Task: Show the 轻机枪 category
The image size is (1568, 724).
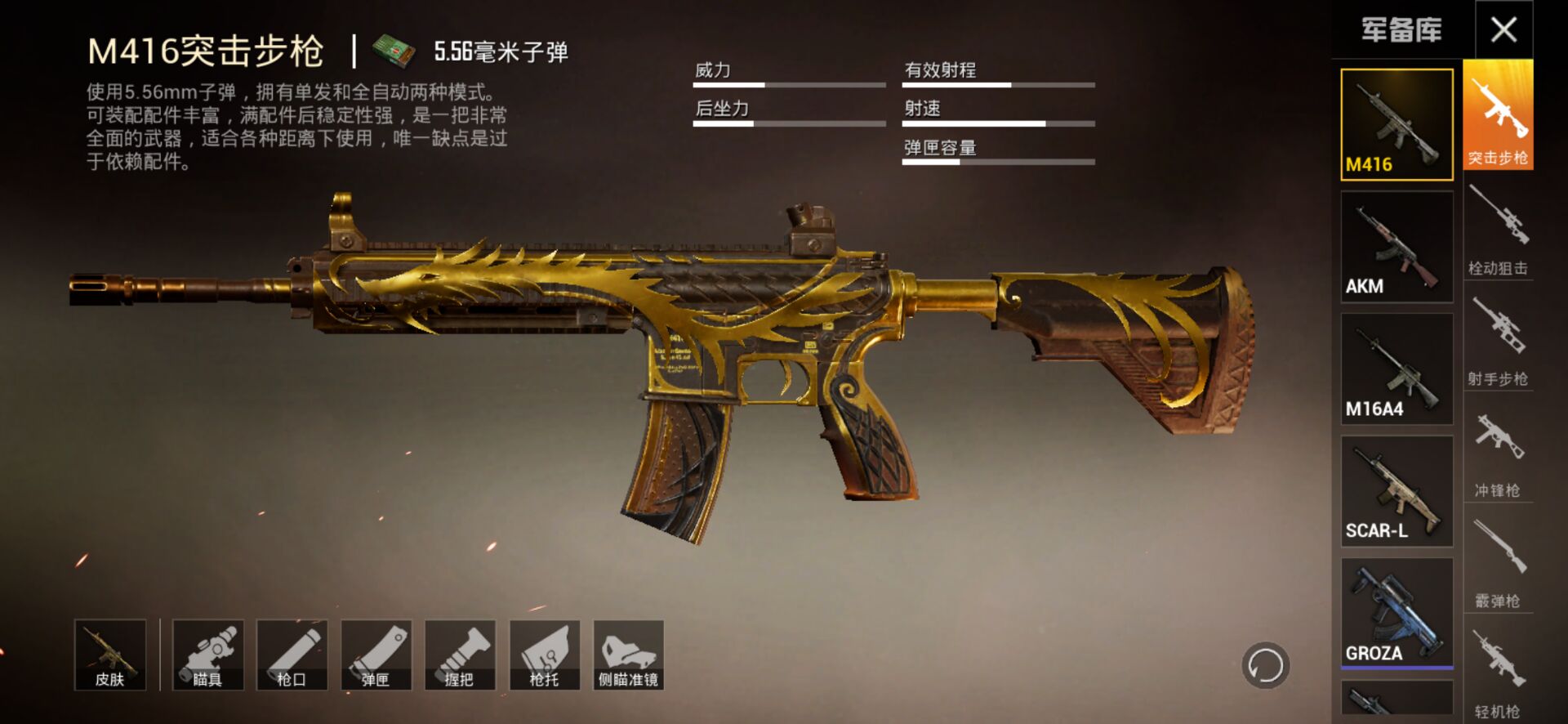Action: click(1498, 673)
